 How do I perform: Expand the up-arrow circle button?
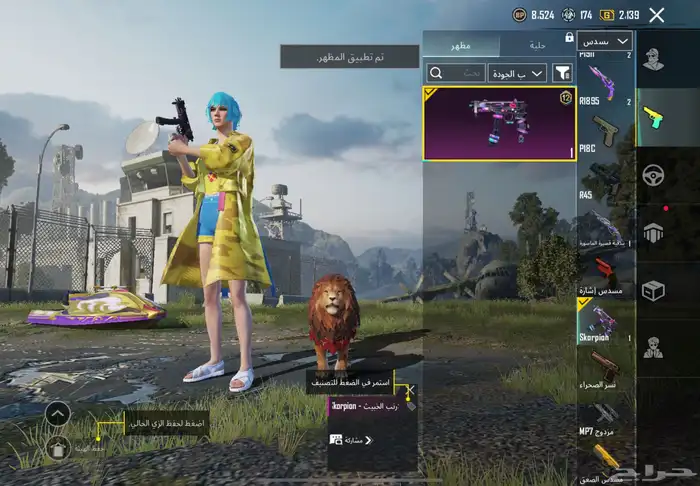pos(58,413)
